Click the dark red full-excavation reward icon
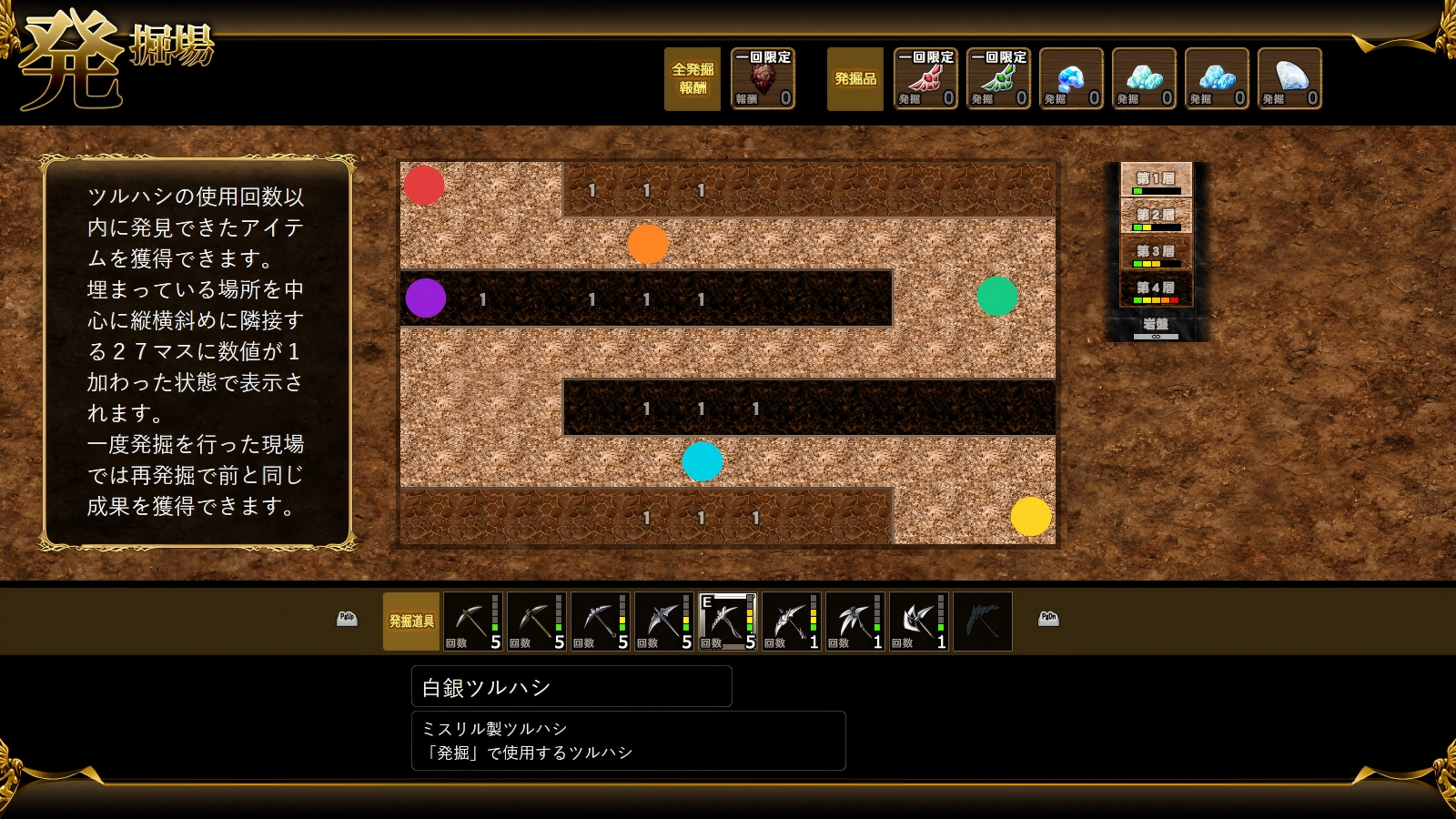1456x819 pixels. pos(763,79)
